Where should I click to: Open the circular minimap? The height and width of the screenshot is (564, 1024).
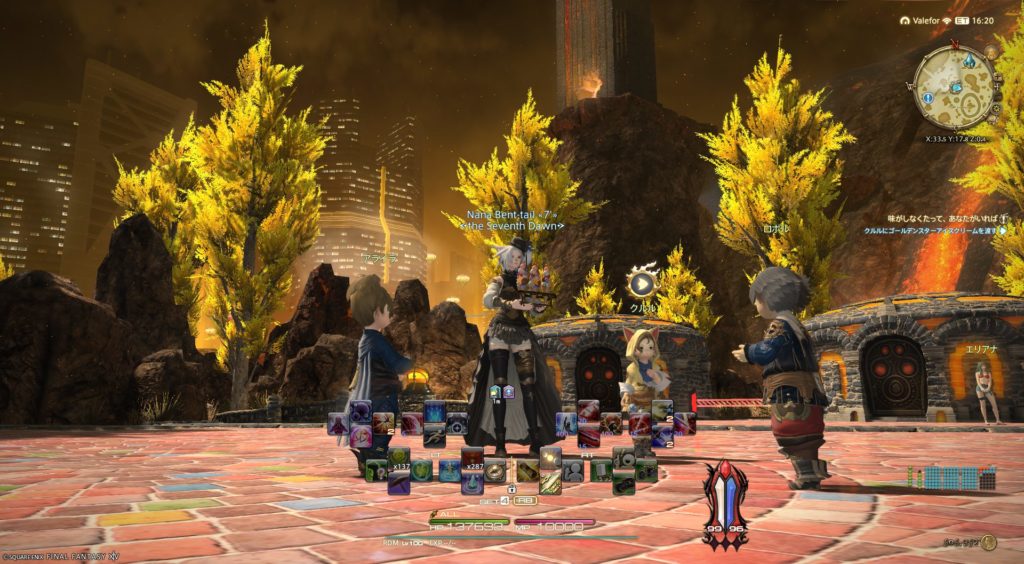[954, 86]
